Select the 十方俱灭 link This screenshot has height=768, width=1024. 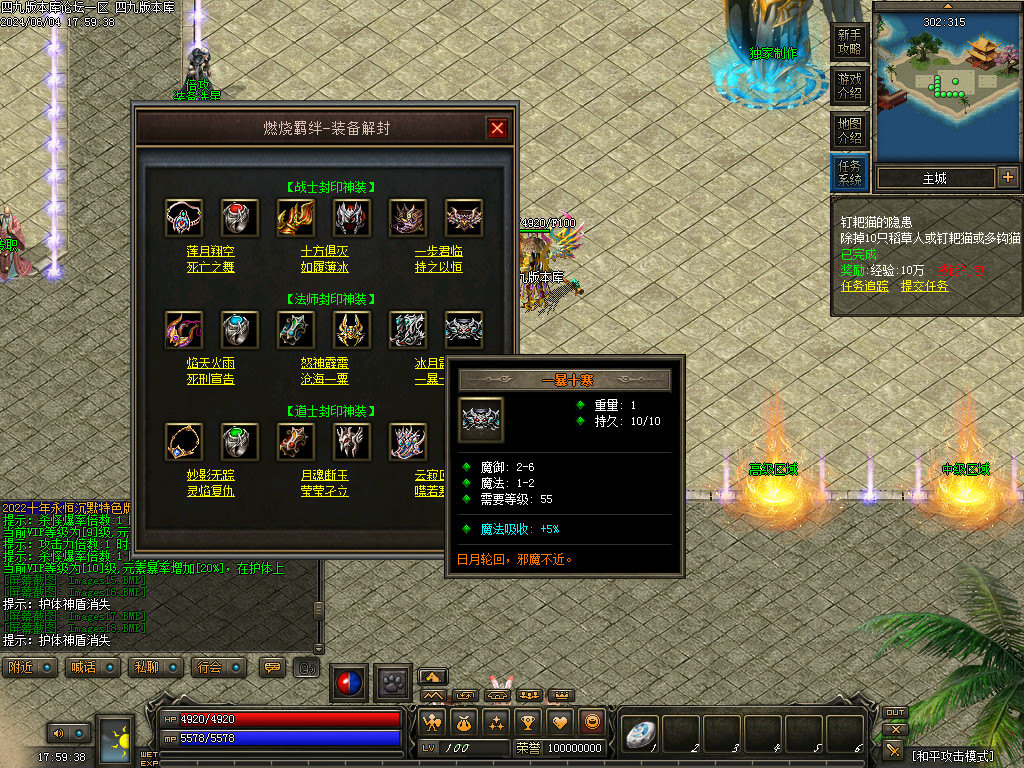(x=324, y=252)
